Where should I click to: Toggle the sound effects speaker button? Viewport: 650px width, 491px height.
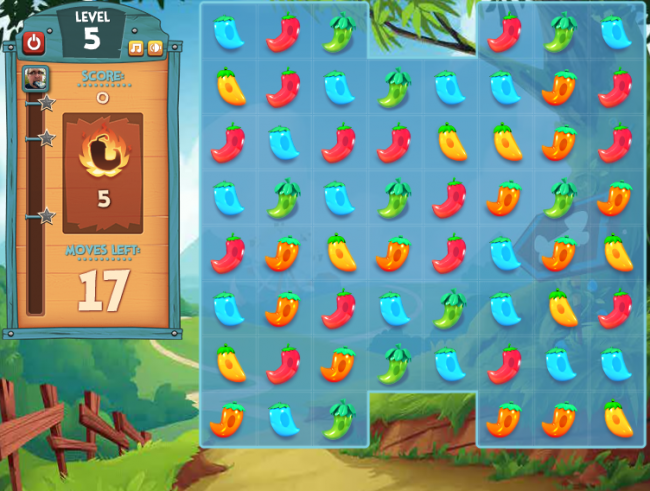(x=155, y=47)
